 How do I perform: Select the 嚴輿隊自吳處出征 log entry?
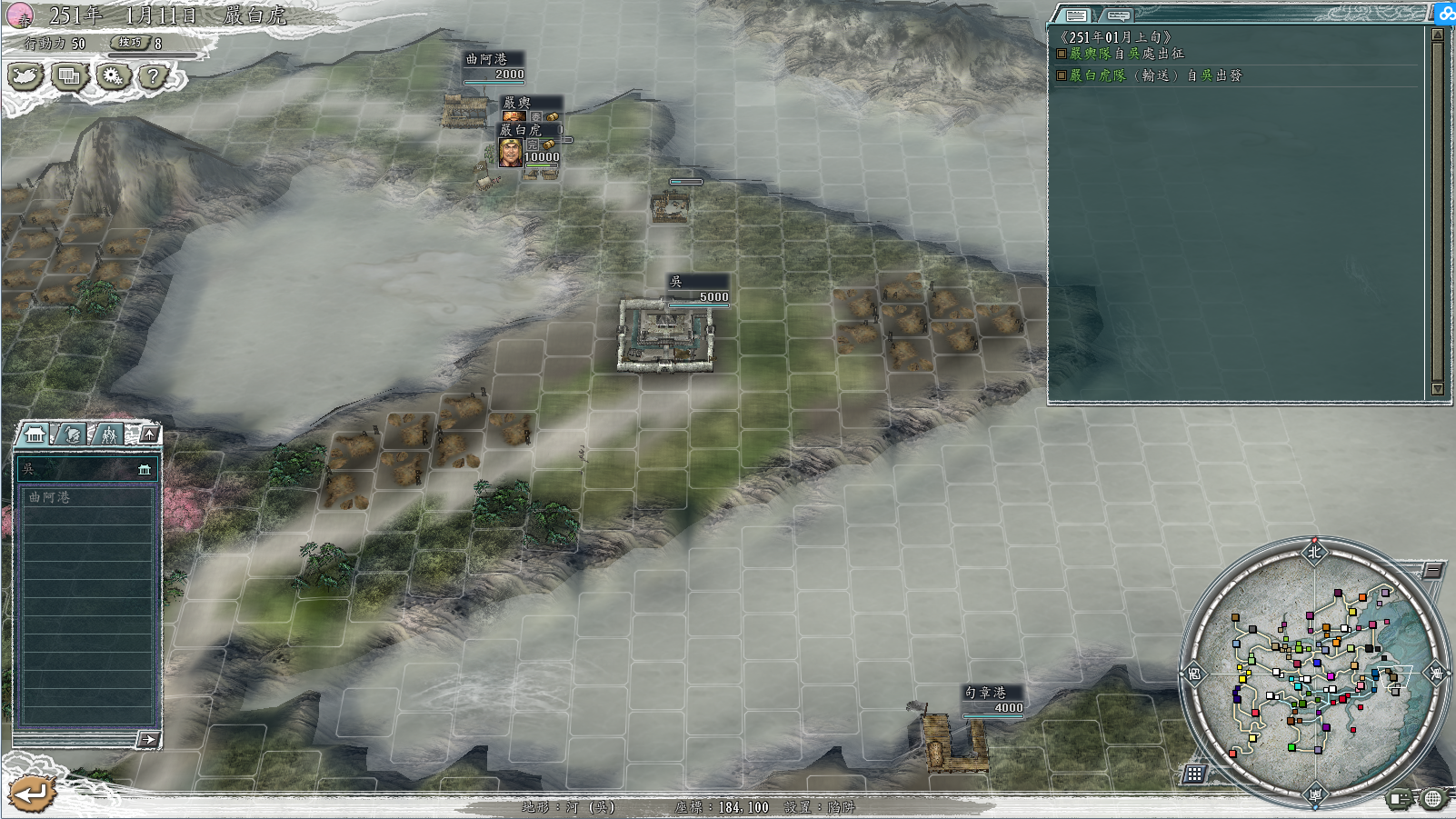[x=1127, y=54]
